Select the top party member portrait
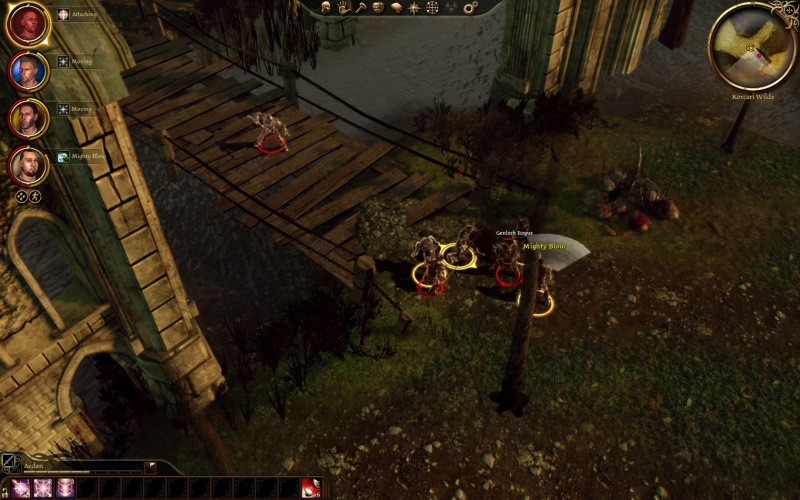800x500 pixels. click(28, 24)
